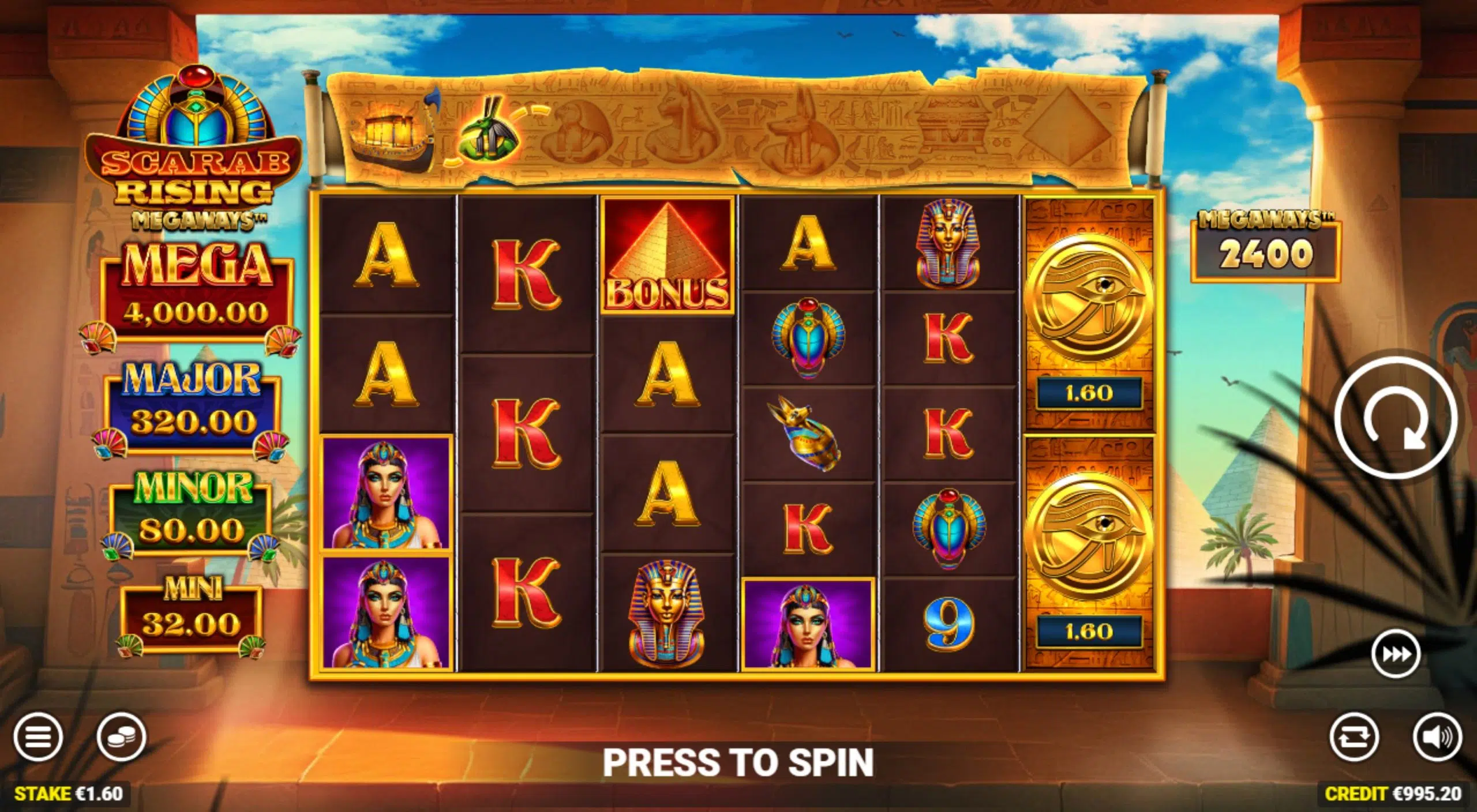Open the hamburger menu
Image resolution: width=1477 pixels, height=812 pixels.
click(38, 736)
